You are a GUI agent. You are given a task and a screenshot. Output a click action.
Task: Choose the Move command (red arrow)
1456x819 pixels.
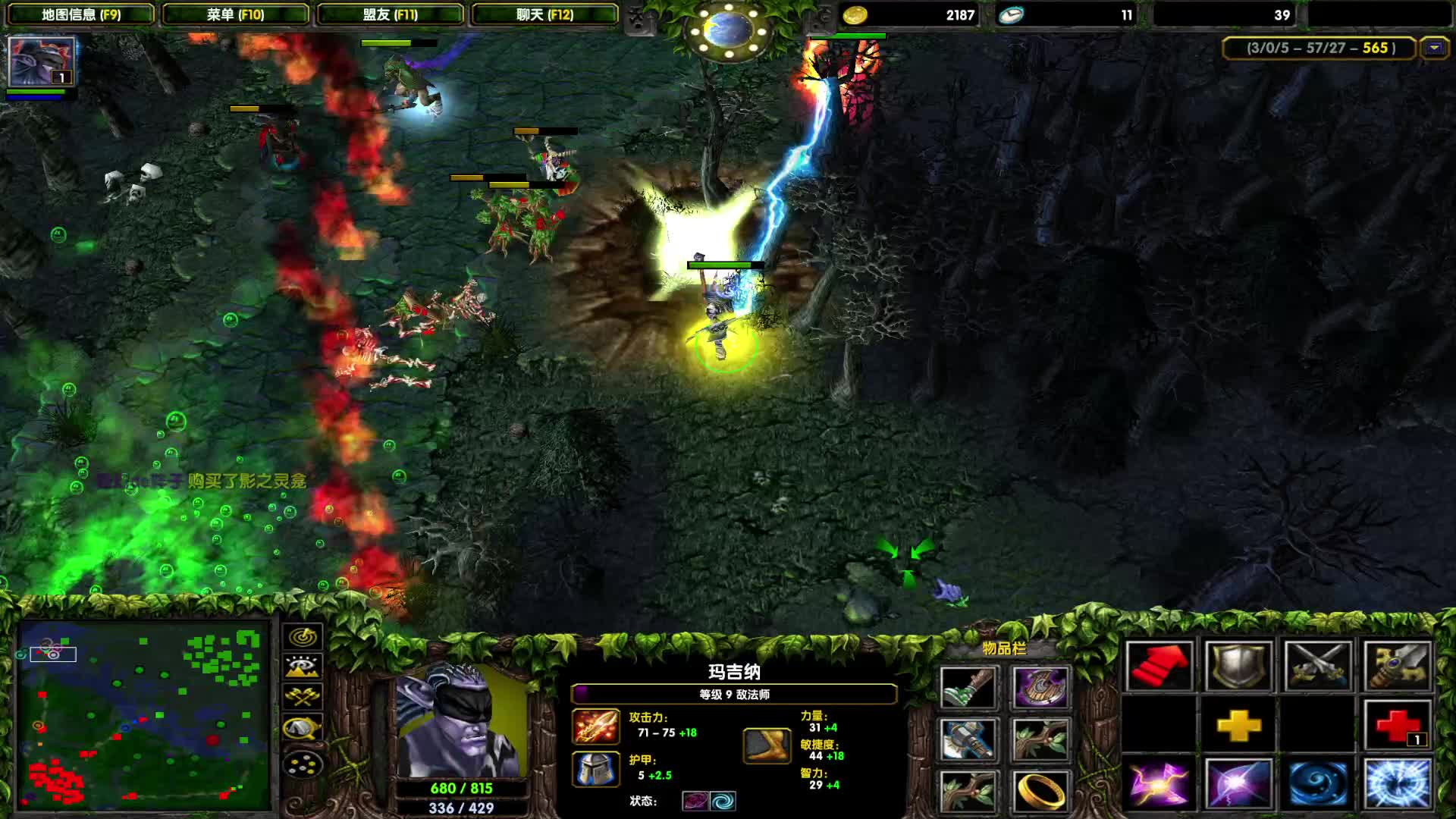[x=1159, y=667]
